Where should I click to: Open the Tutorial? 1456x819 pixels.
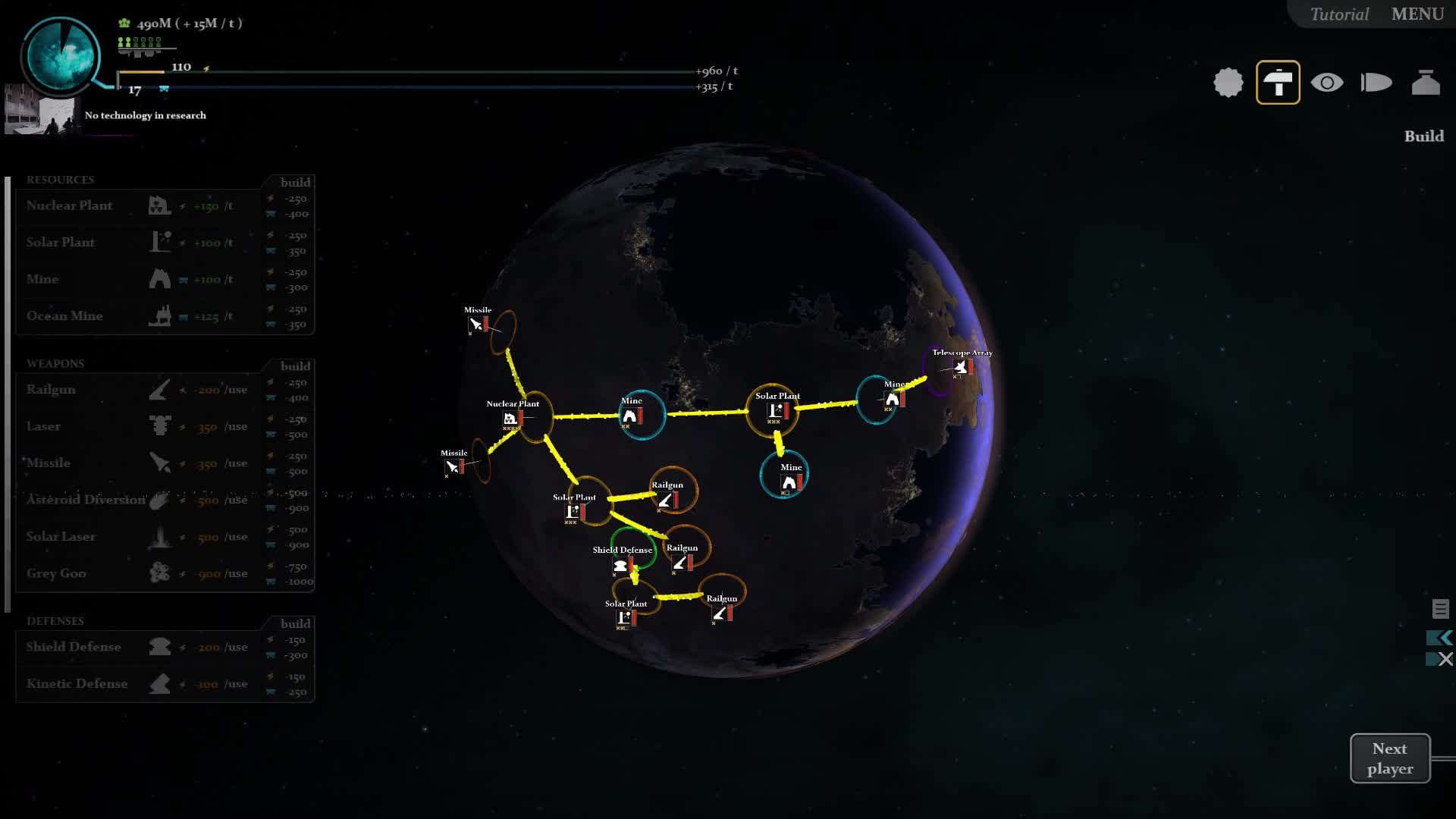click(x=1338, y=14)
